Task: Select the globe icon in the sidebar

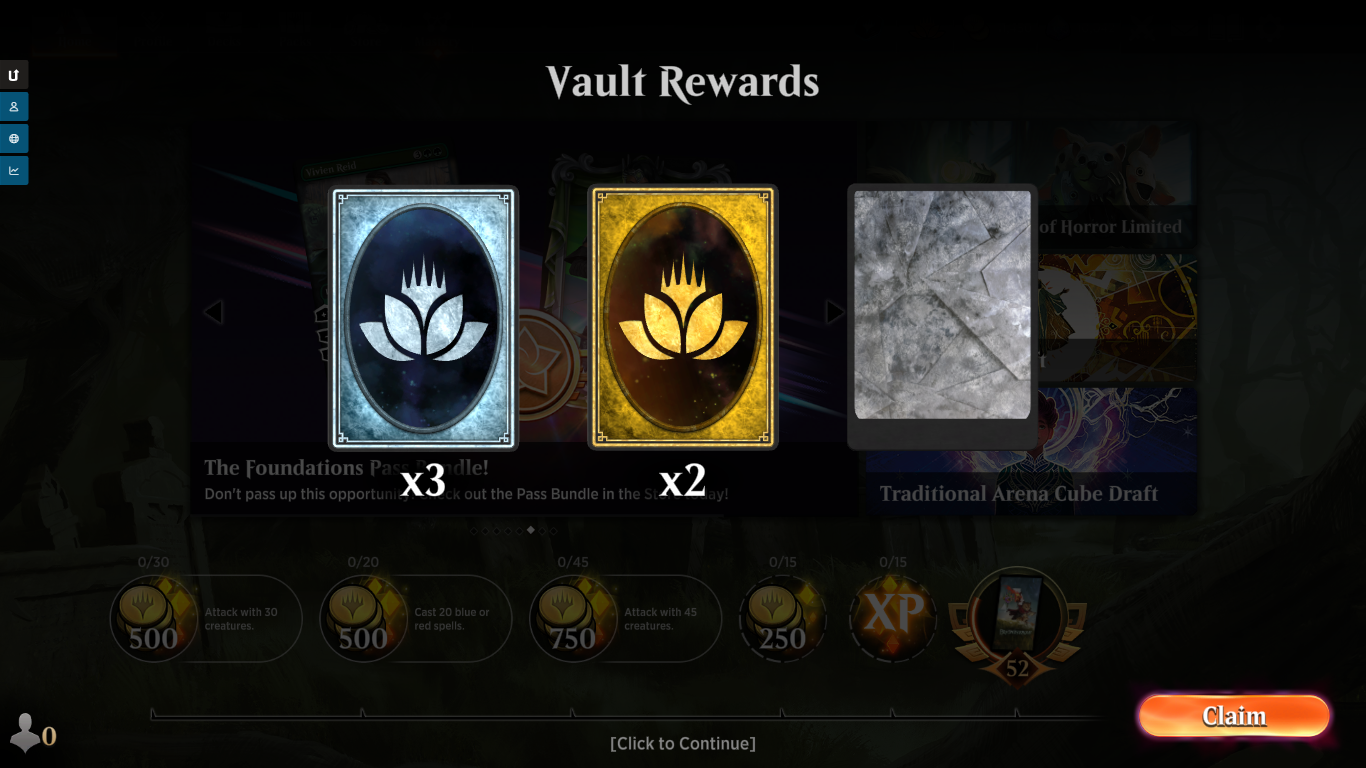Action: pyautogui.click(x=14, y=139)
